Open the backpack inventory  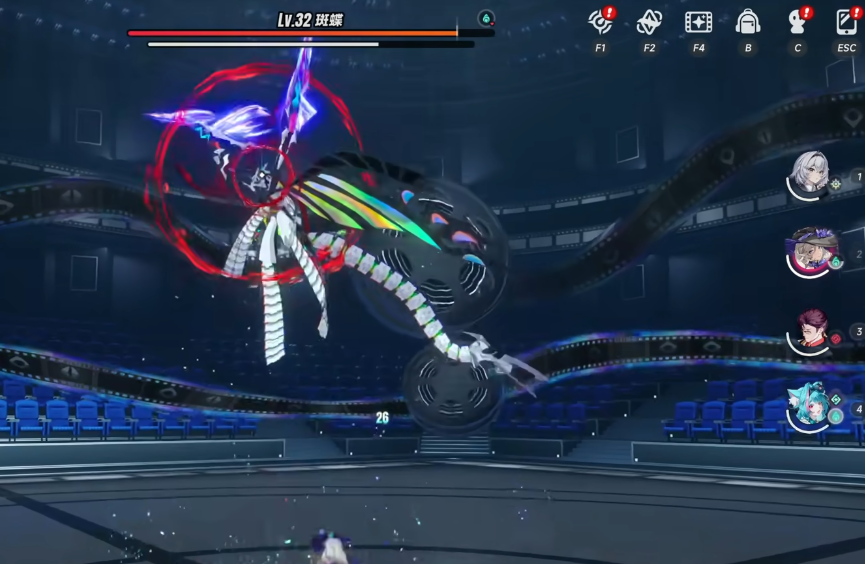(x=747, y=22)
